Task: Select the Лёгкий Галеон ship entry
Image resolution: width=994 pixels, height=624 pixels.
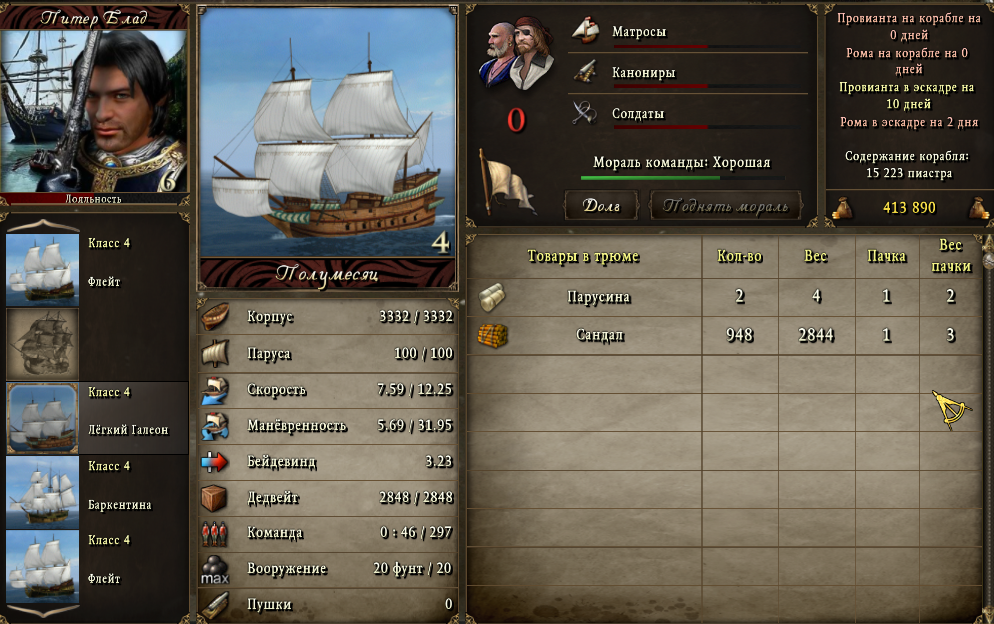Action: pyautogui.click(x=97, y=418)
